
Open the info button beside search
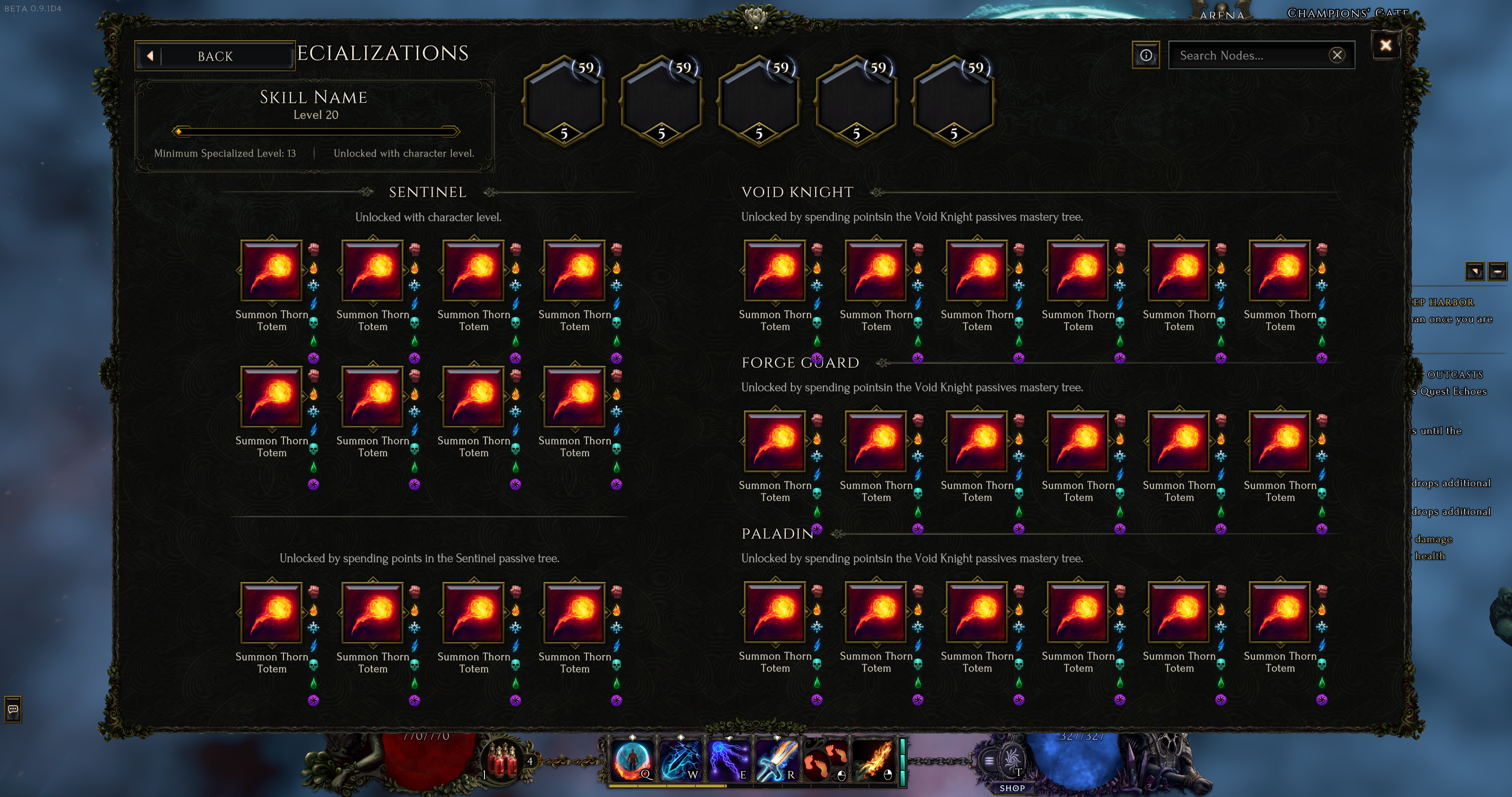(1146, 55)
